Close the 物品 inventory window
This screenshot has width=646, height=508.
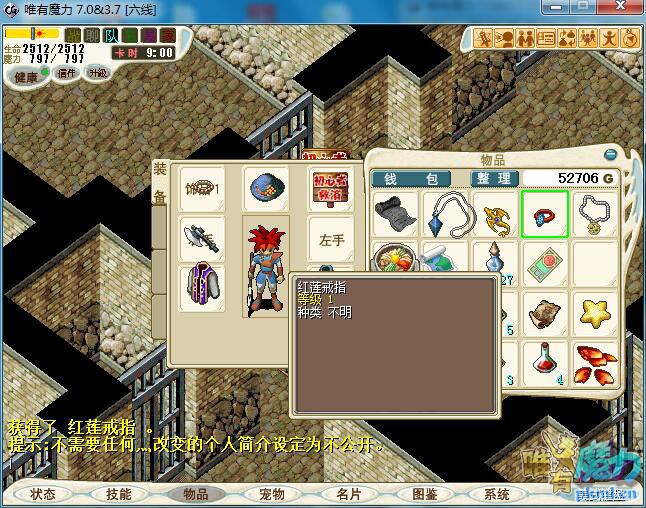(611, 155)
